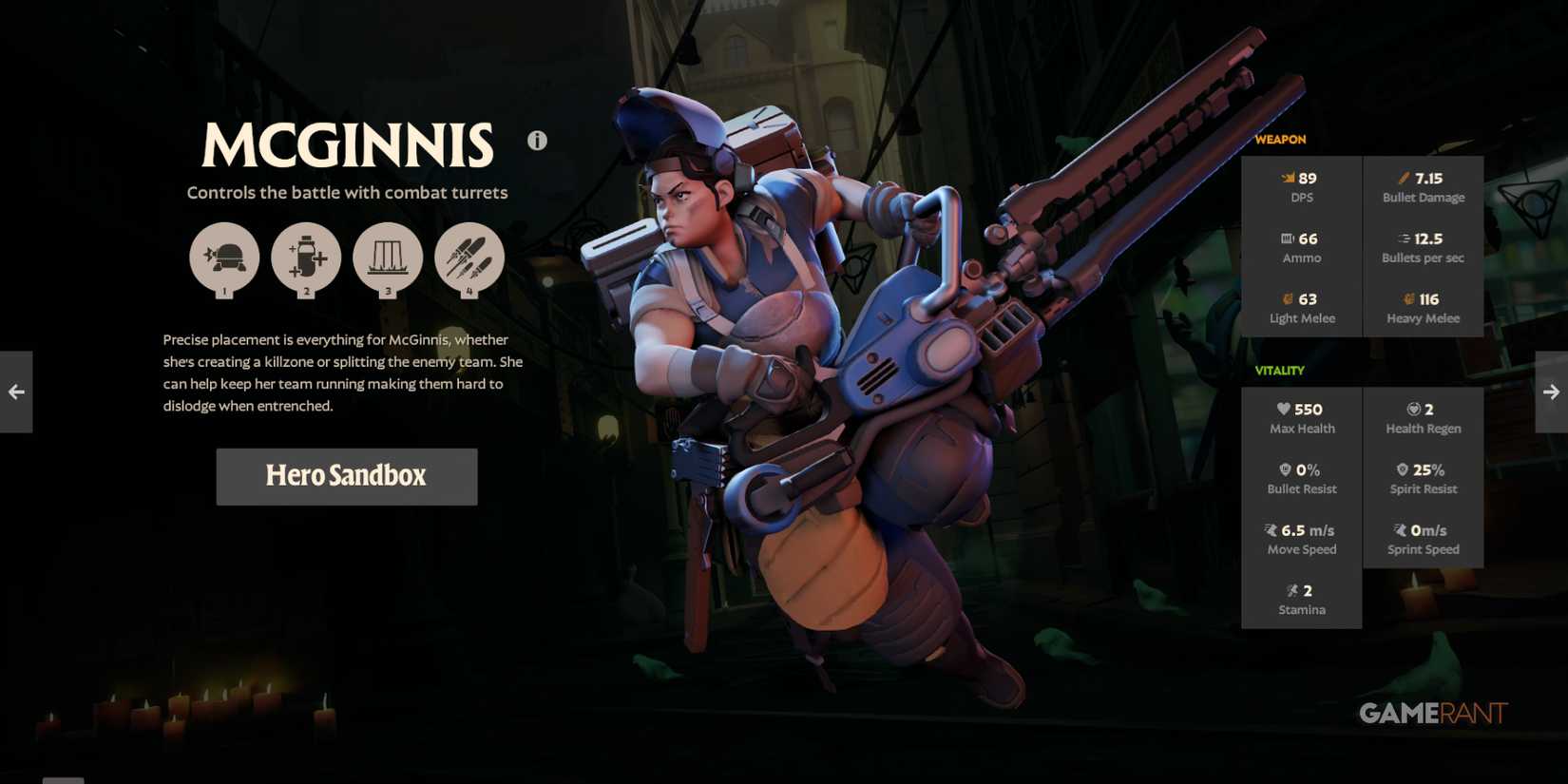
Task: Click the Heavy Melee fist icon
Action: click(x=1407, y=298)
